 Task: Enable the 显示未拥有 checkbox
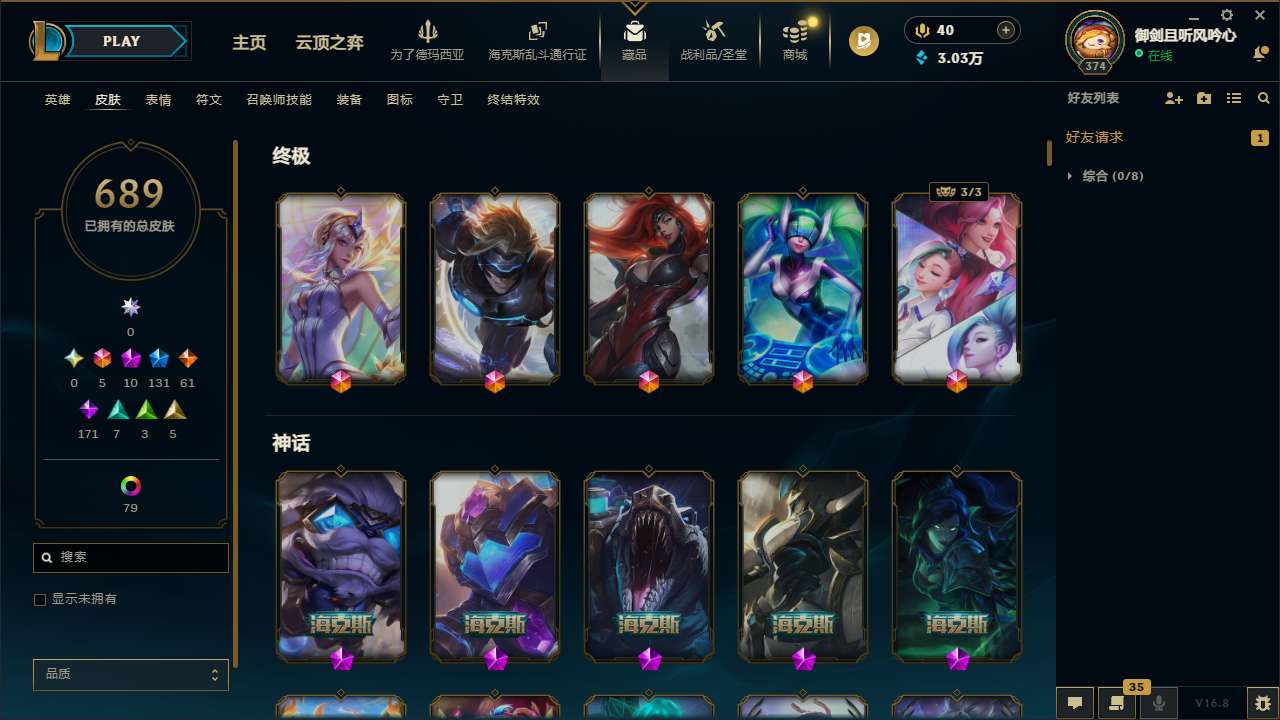[x=40, y=599]
